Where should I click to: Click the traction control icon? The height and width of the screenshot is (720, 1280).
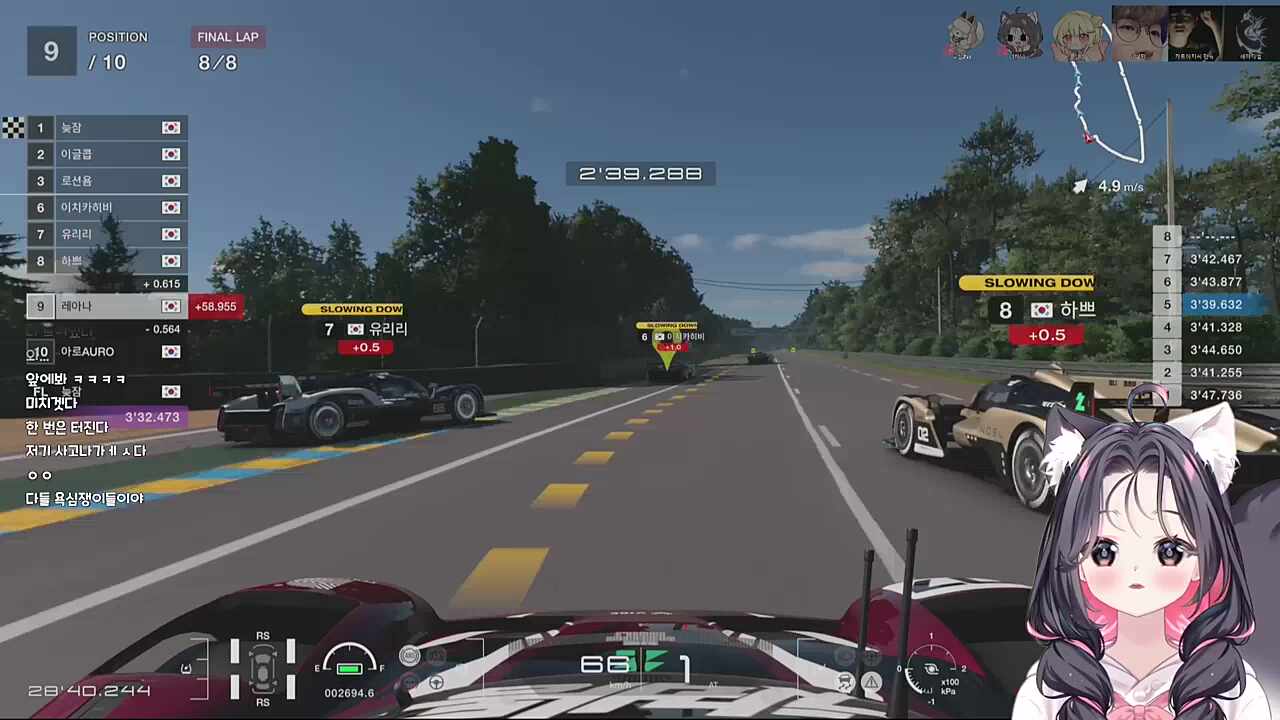(x=845, y=681)
